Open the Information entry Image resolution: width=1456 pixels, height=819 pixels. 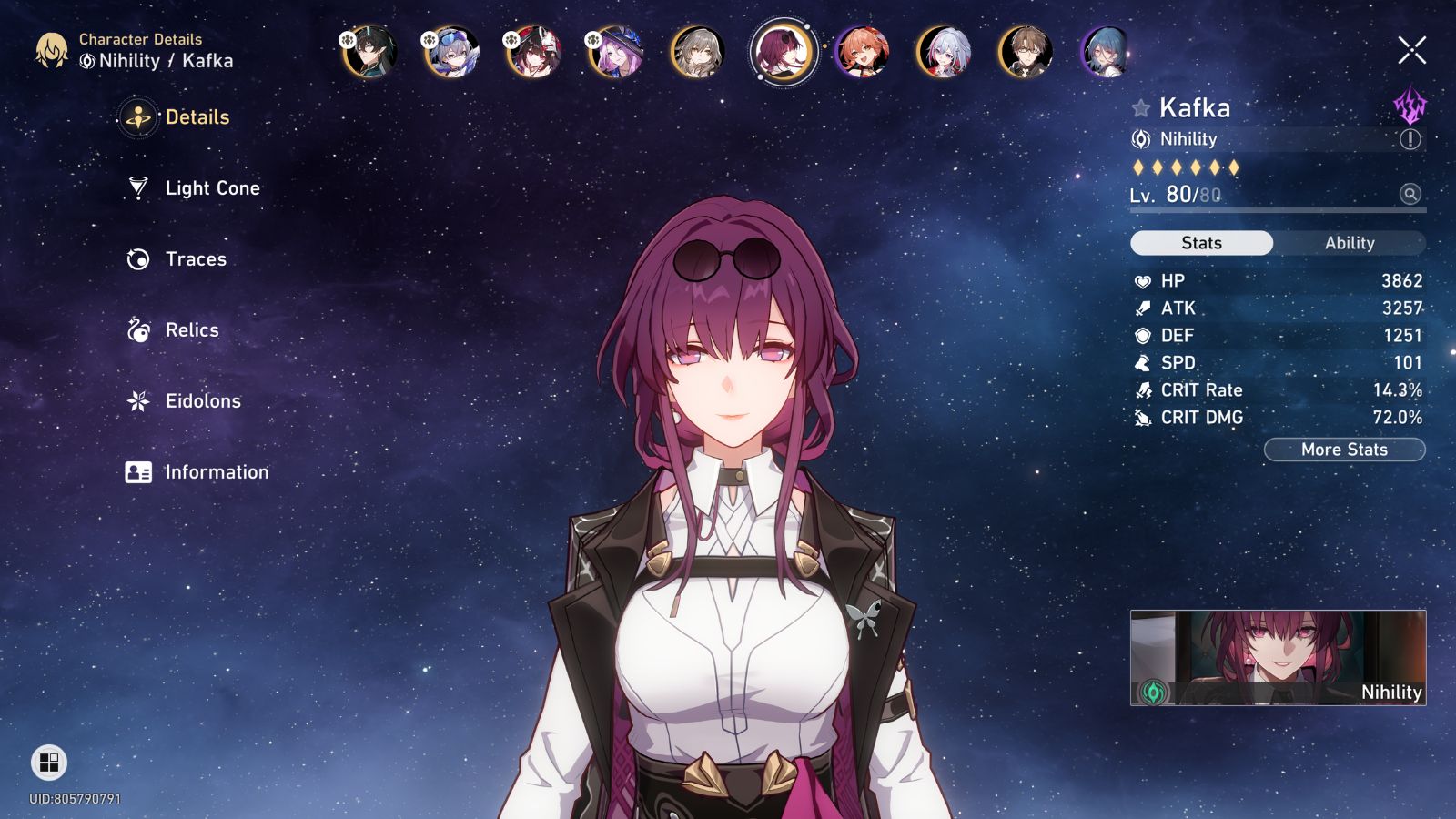[x=217, y=472]
